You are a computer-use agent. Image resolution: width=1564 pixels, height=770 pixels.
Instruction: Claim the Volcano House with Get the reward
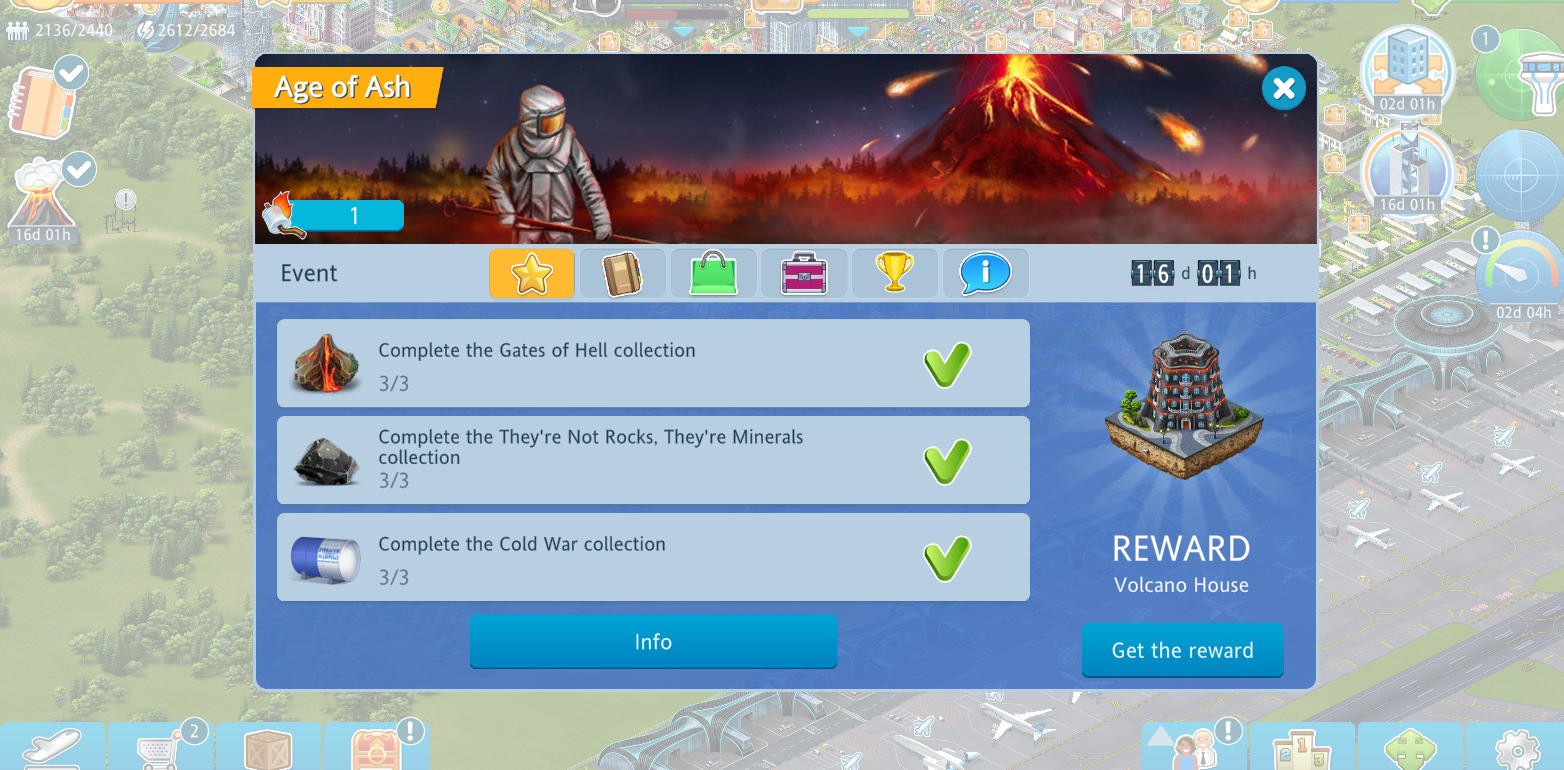click(x=1182, y=650)
